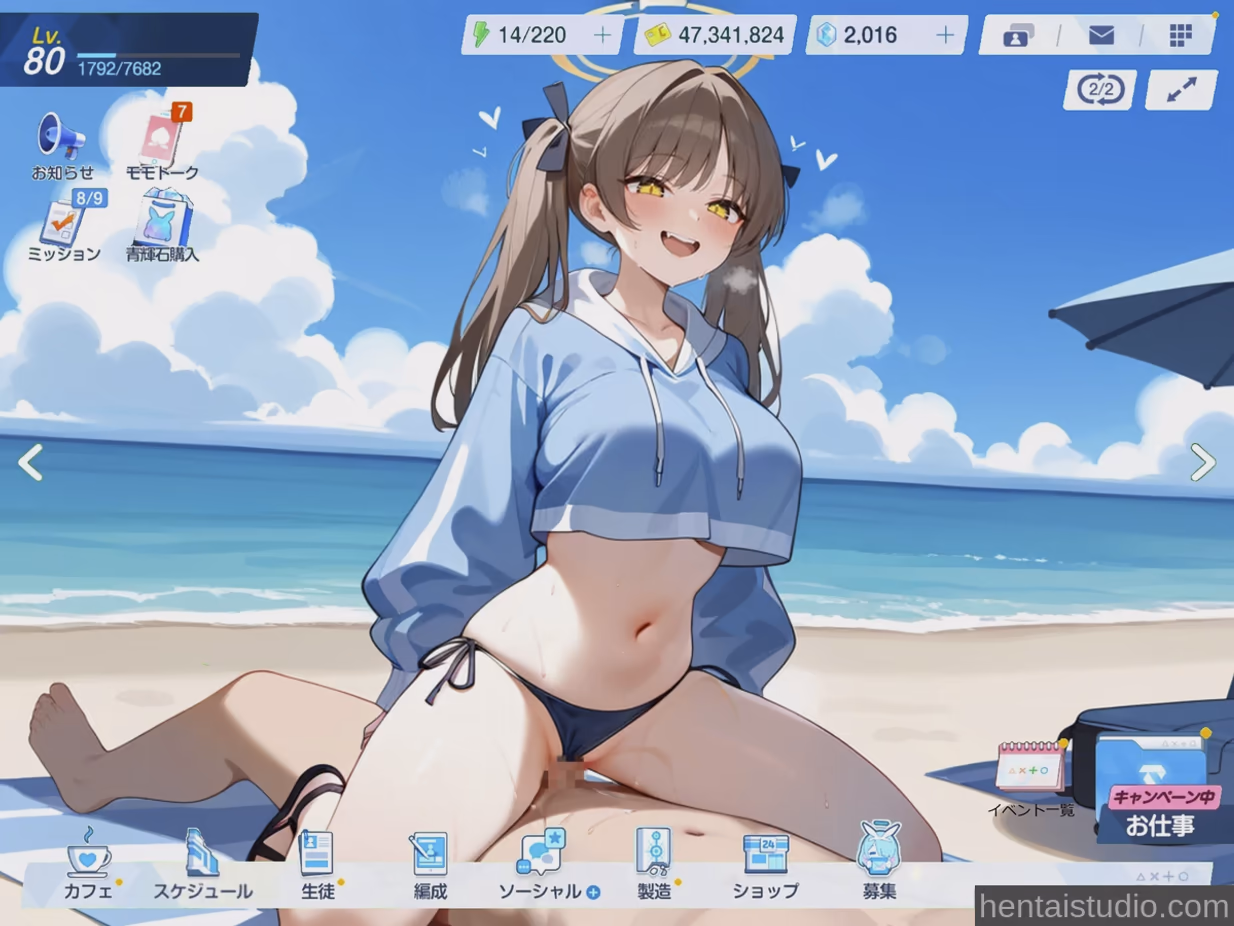Open the スケジュール schedule menu
Screen dimensions: 1234x926
point(203,865)
